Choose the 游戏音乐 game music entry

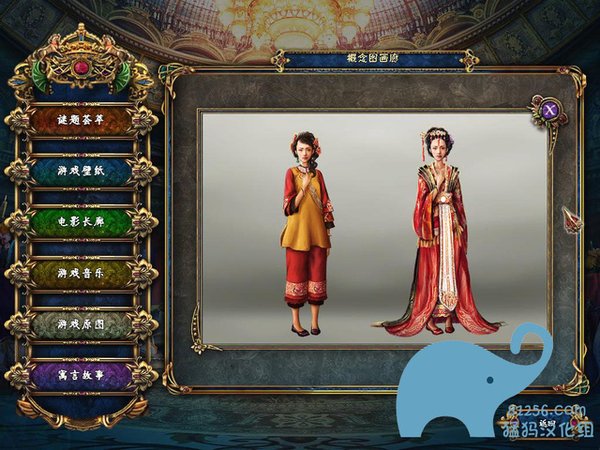82,273
